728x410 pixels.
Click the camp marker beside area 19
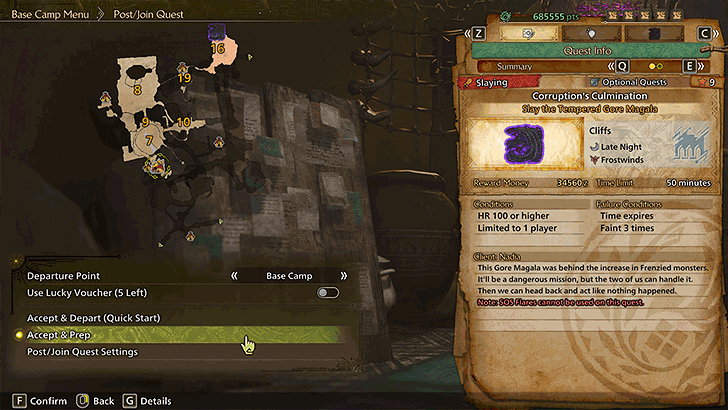pos(183,68)
